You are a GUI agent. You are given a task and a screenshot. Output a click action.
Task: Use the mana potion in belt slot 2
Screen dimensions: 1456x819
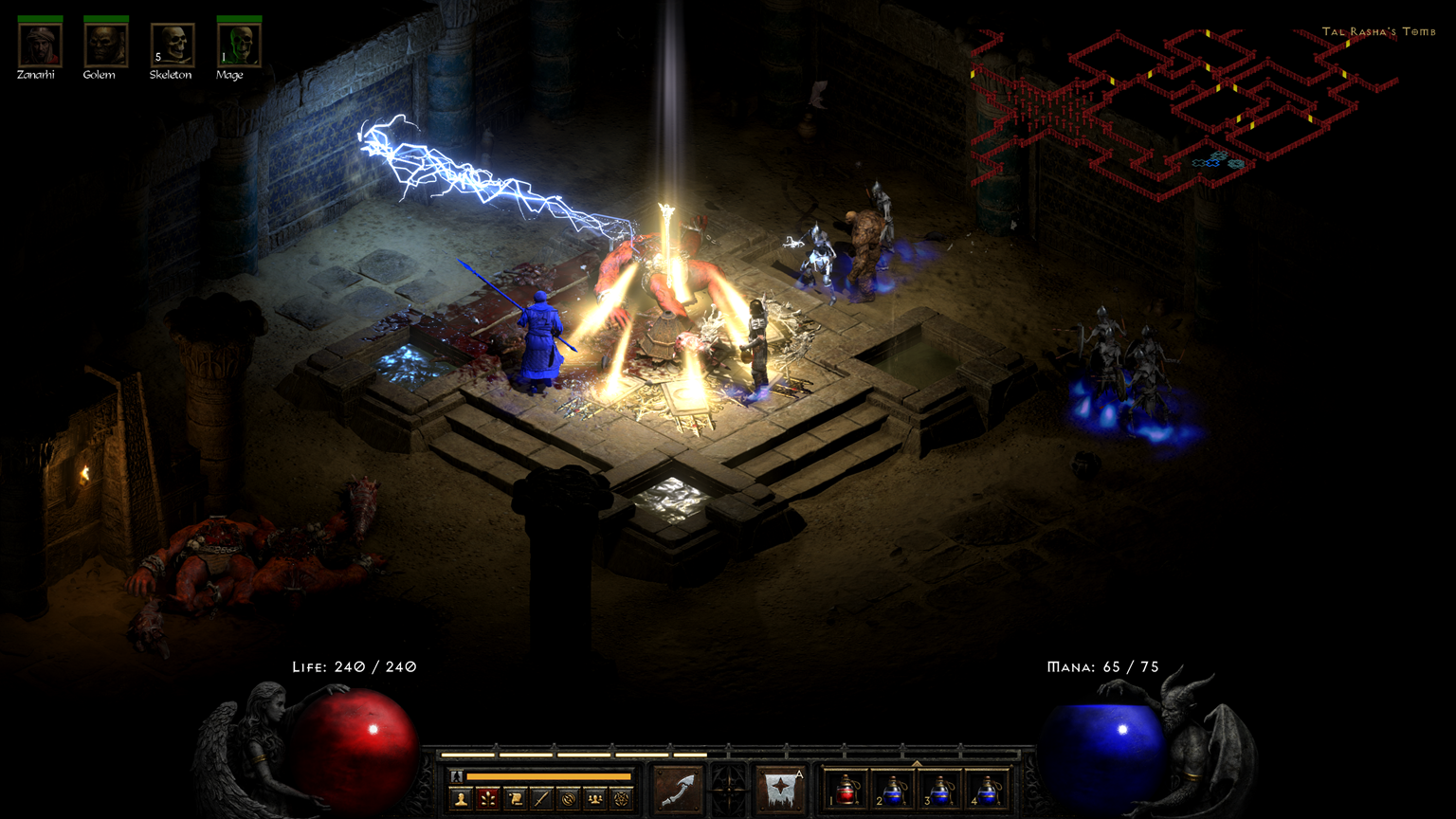[x=894, y=789]
